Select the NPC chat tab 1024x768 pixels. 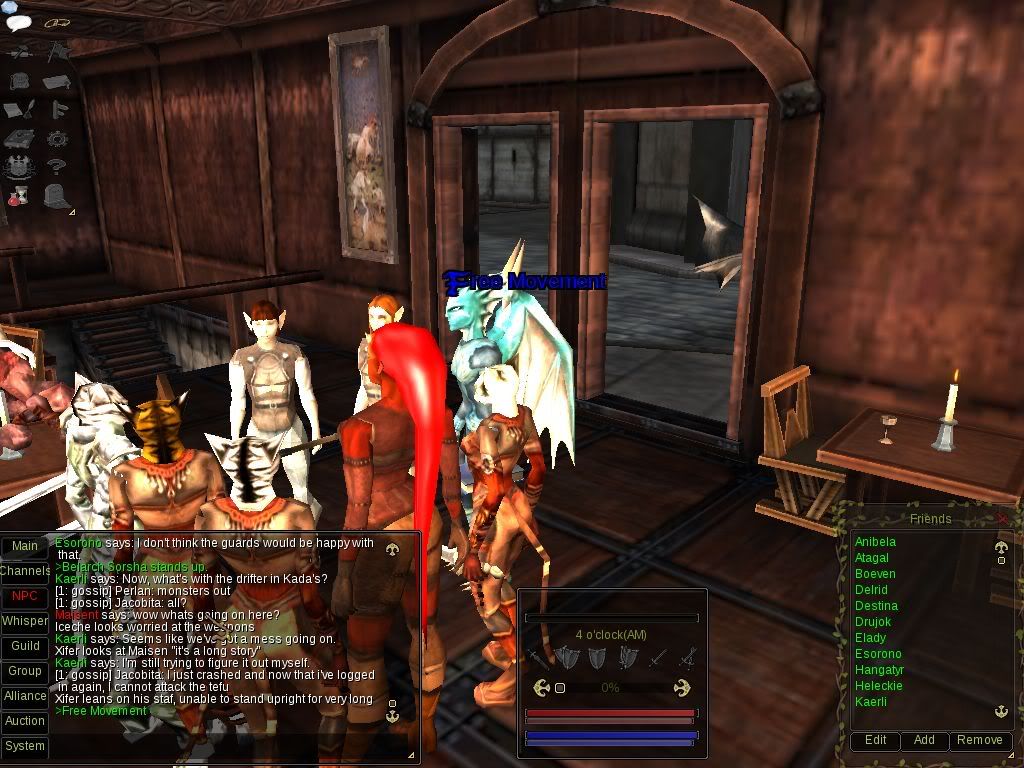[25, 596]
